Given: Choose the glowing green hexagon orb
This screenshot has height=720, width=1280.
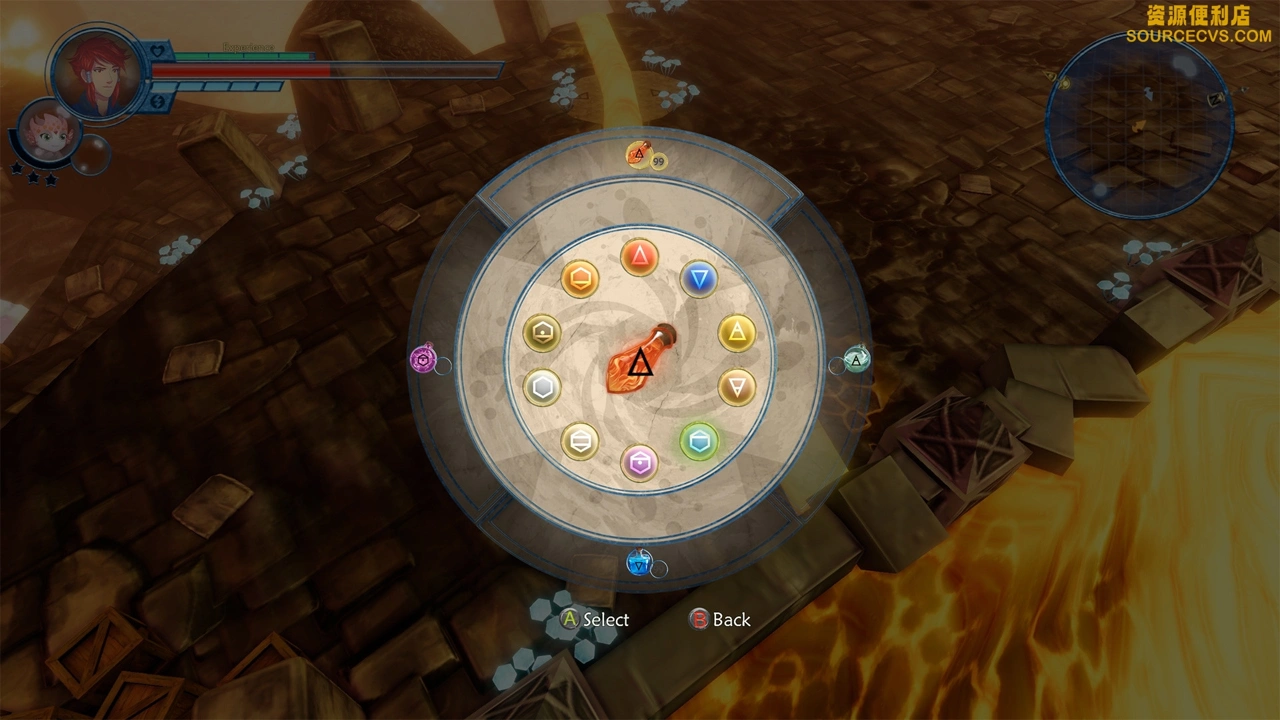Looking at the screenshot, I should (699, 440).
